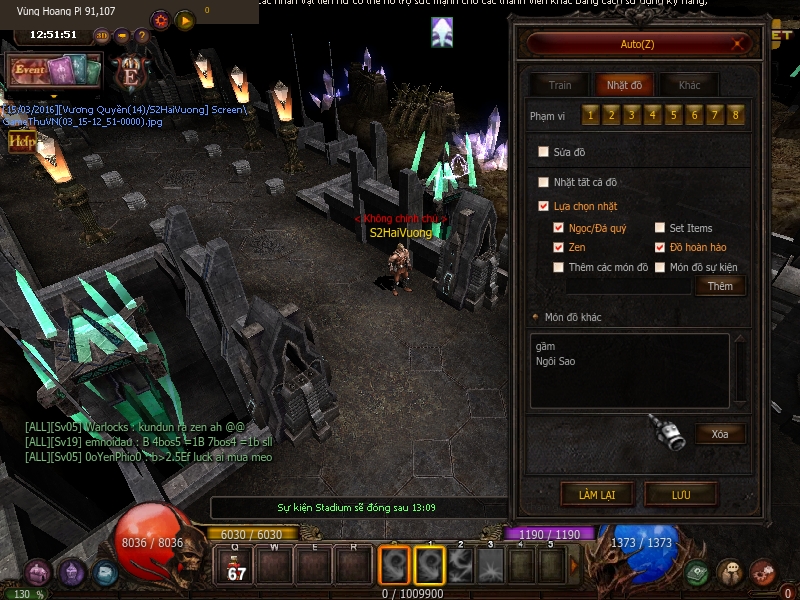The height and width of the screenshot is (600, 800).
Task: Toggle the Sửa đồ checkbox
Action: 544,152
